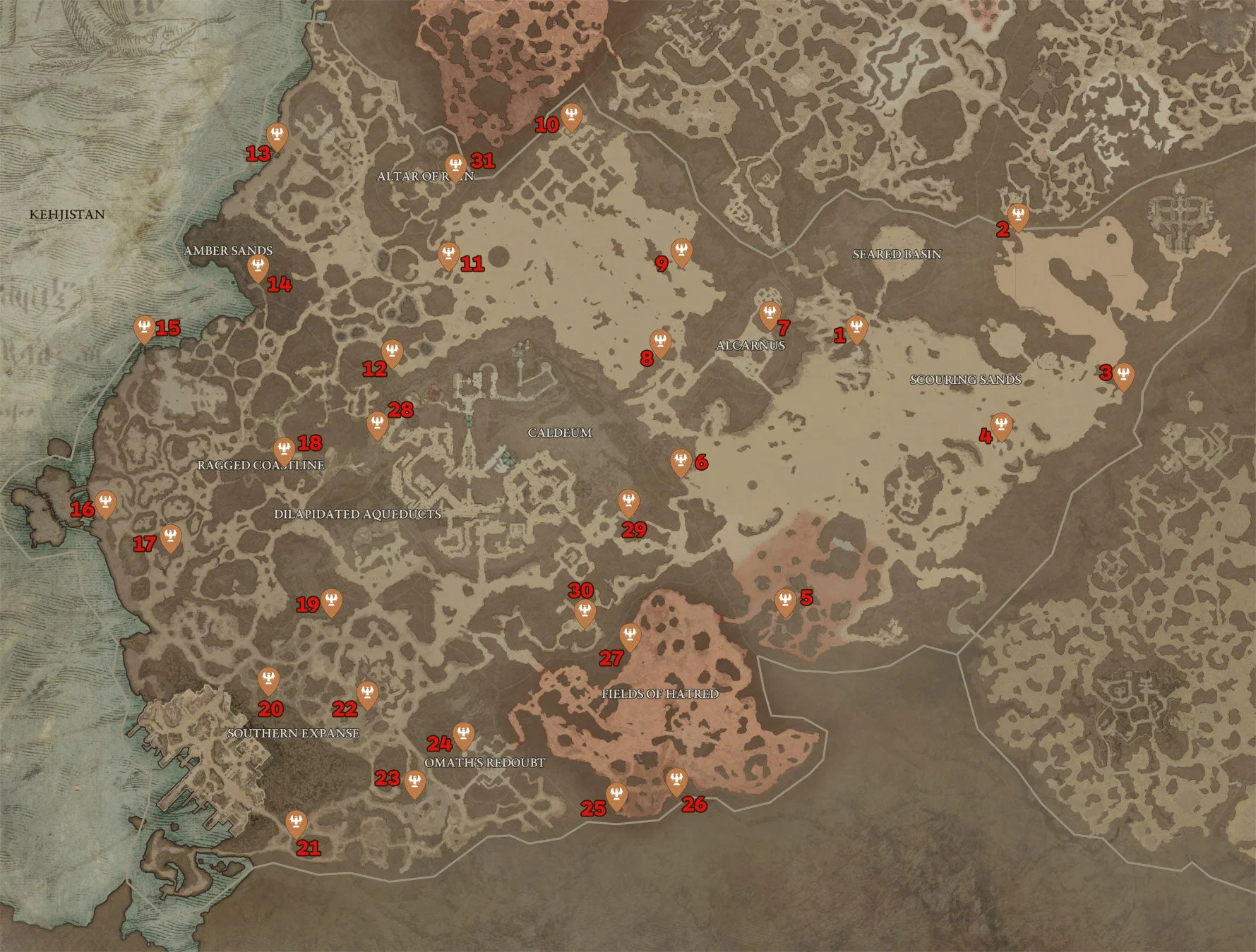Choose marker 13 on the northwest coast
Screen dimensions: 1256x952
coord(277,135)
